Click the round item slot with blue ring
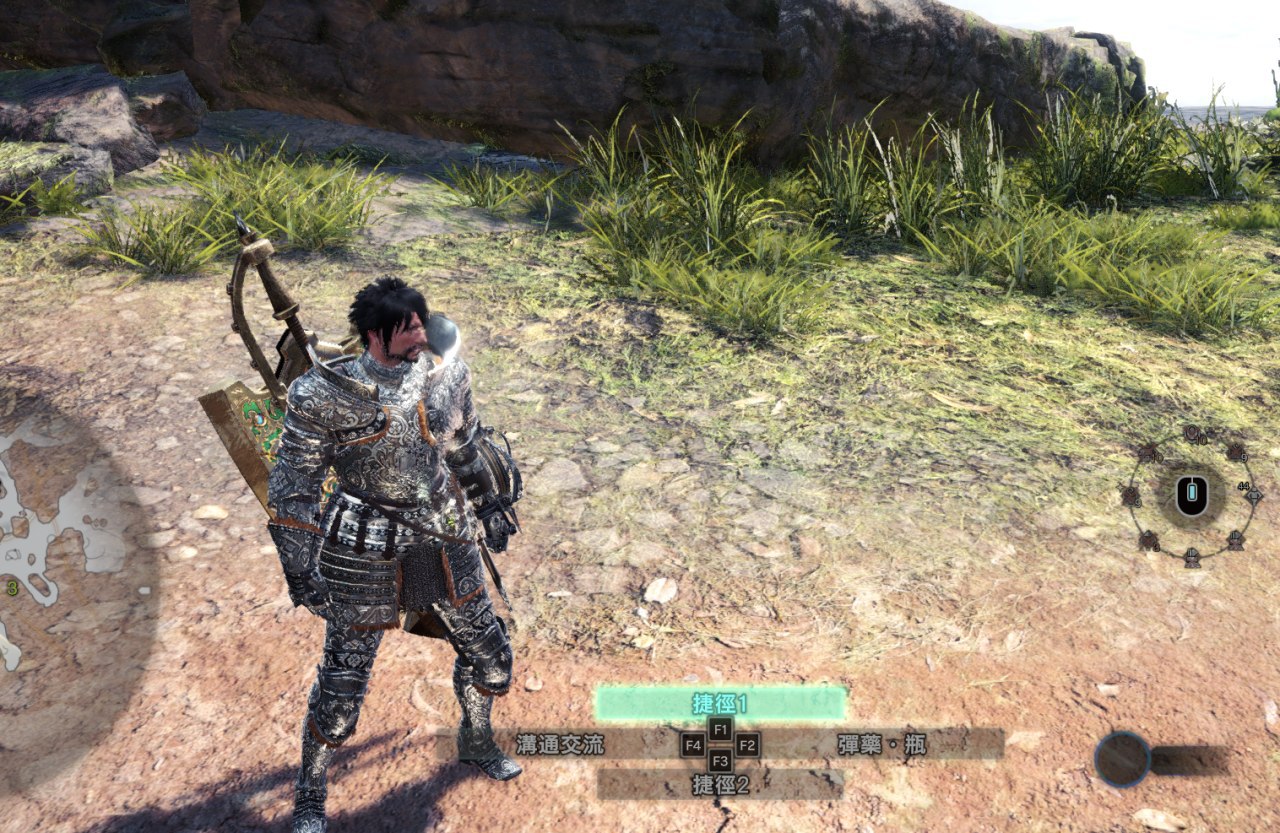This screenshot has width=1280, height=833. [1122, 759]
